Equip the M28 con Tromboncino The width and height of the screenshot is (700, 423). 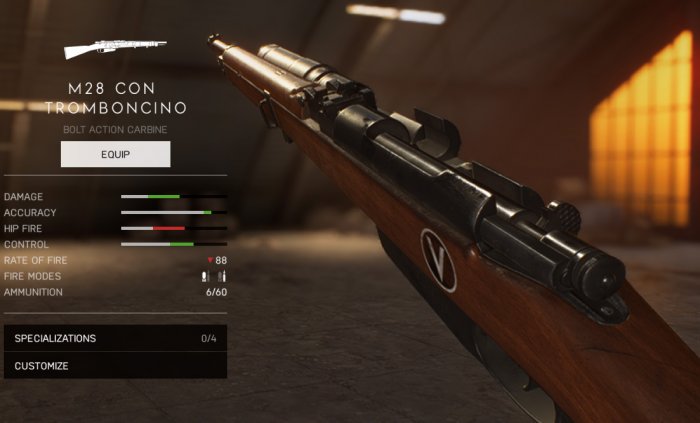(x=115, y=154)
